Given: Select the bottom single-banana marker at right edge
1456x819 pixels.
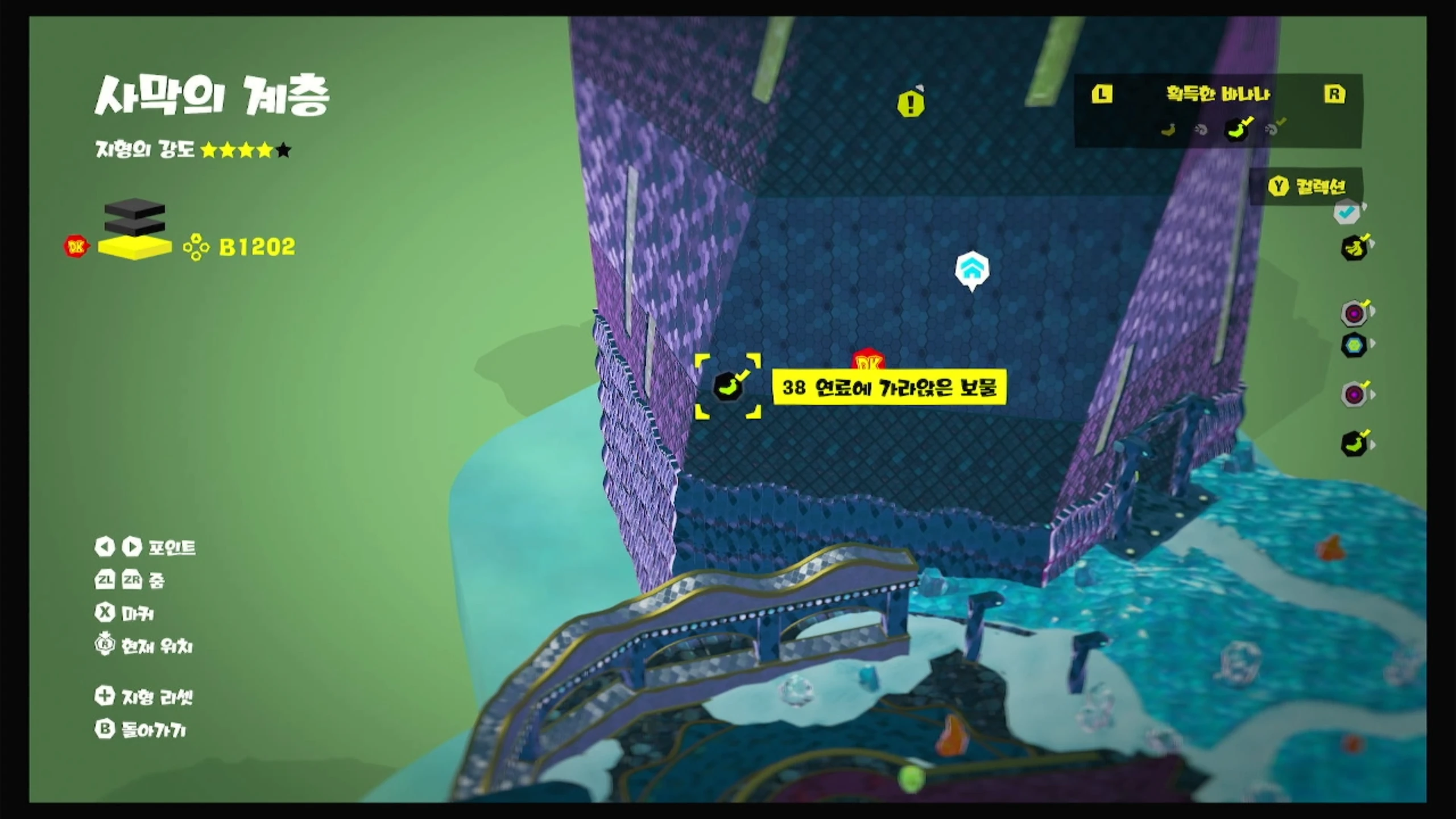Looking at the screenshot, I should tap(1354, 444).
